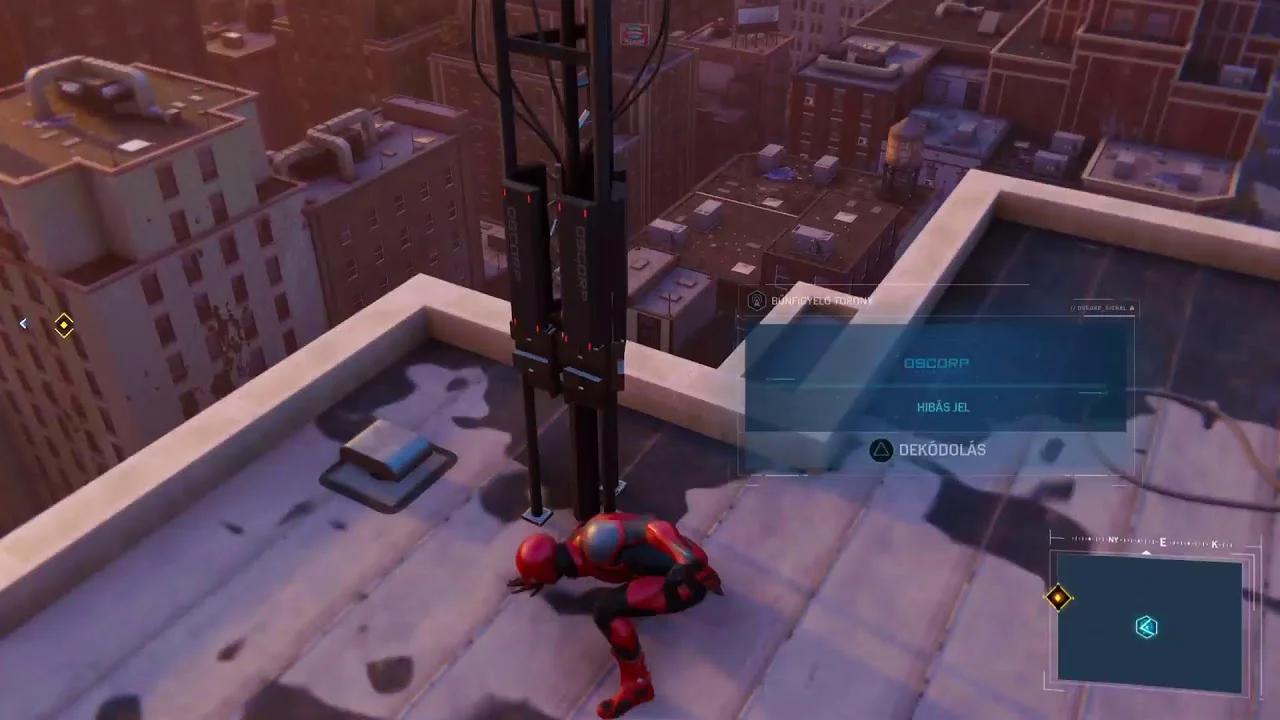The image size is (1280, 720).
Task: Toggle the small arrow pointer above the minimap frame
Action: 1146,552
